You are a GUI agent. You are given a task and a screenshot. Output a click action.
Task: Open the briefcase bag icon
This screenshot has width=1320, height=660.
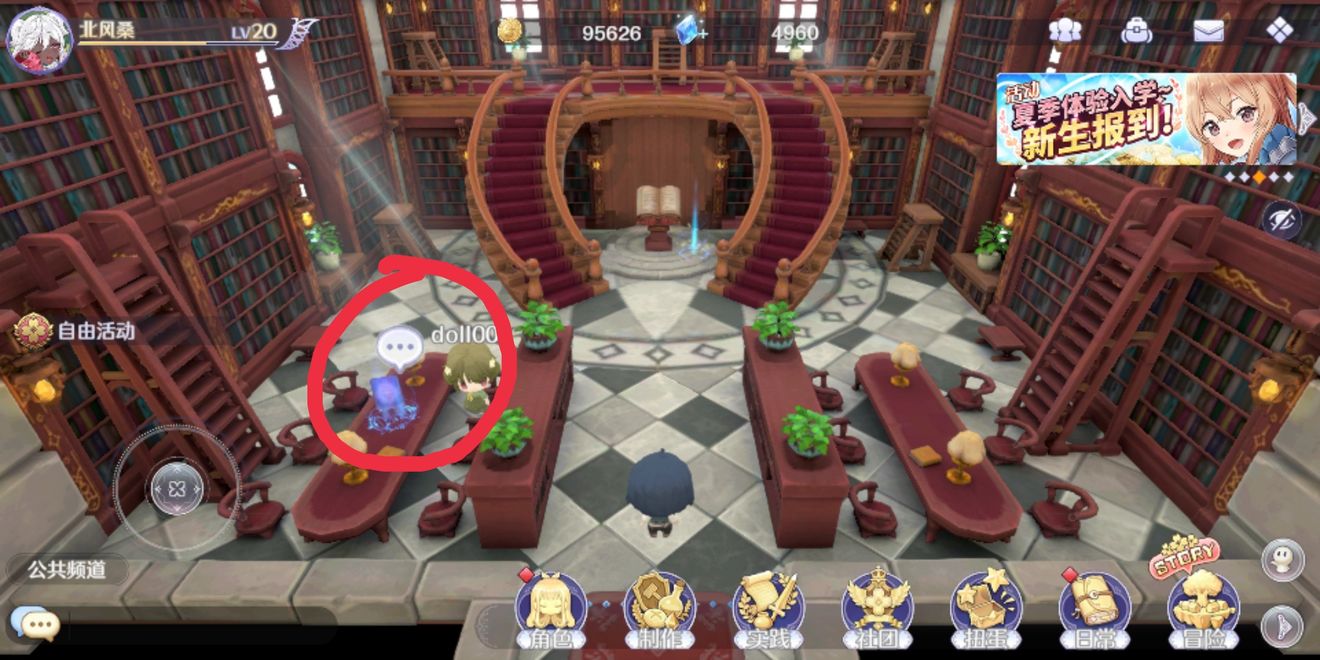1137,30
